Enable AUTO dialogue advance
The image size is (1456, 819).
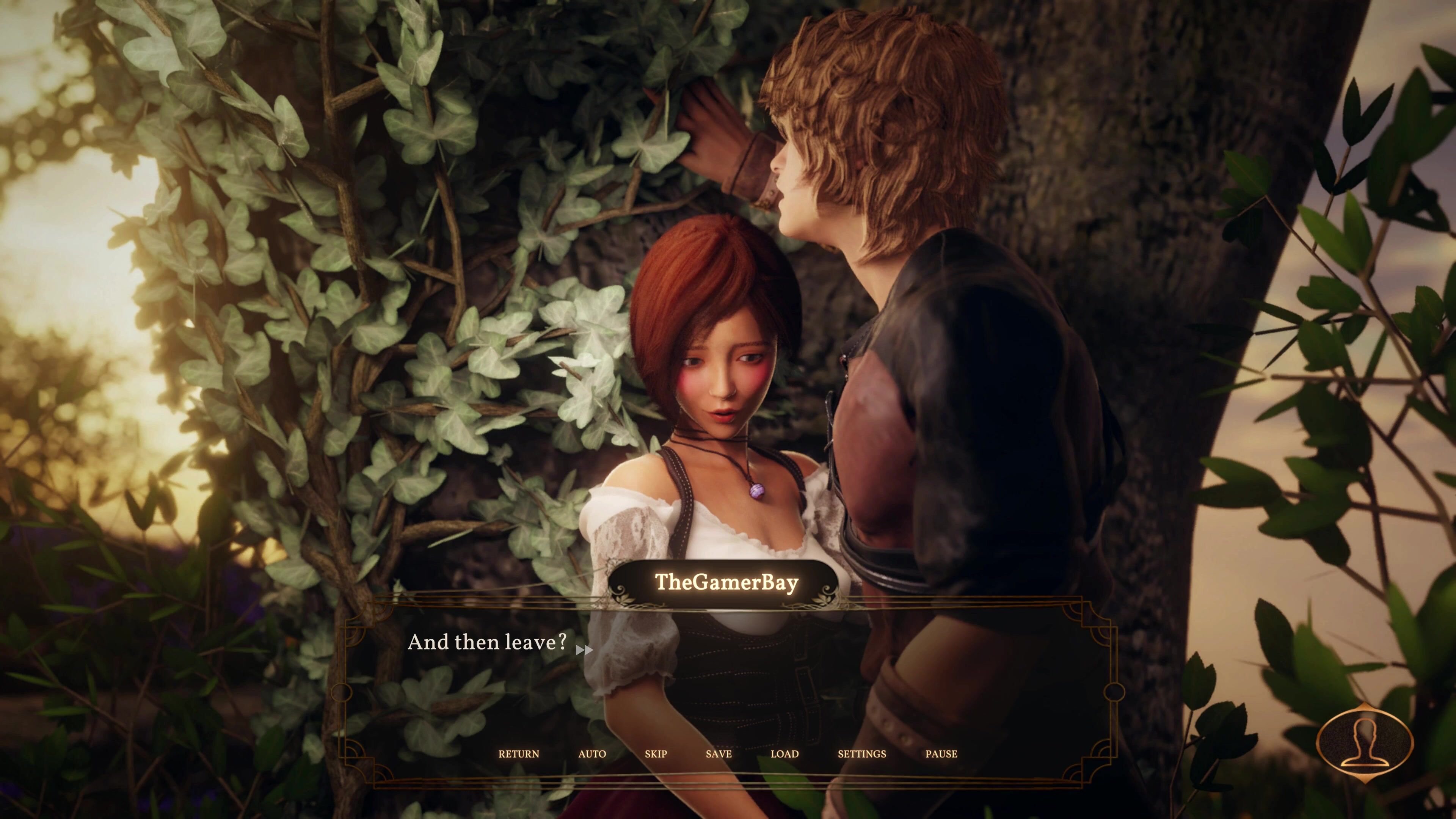[592, 754]
